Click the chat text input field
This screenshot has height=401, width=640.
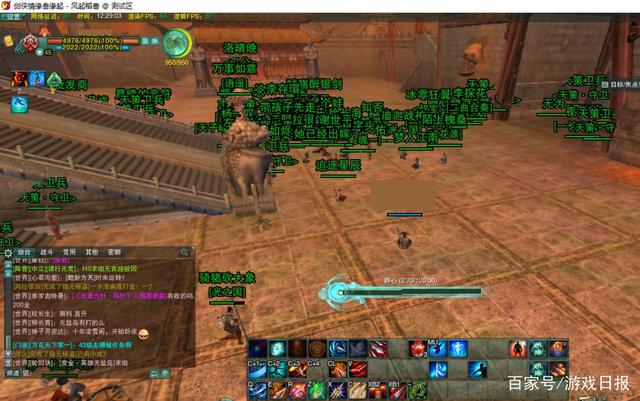coord(90,371)
